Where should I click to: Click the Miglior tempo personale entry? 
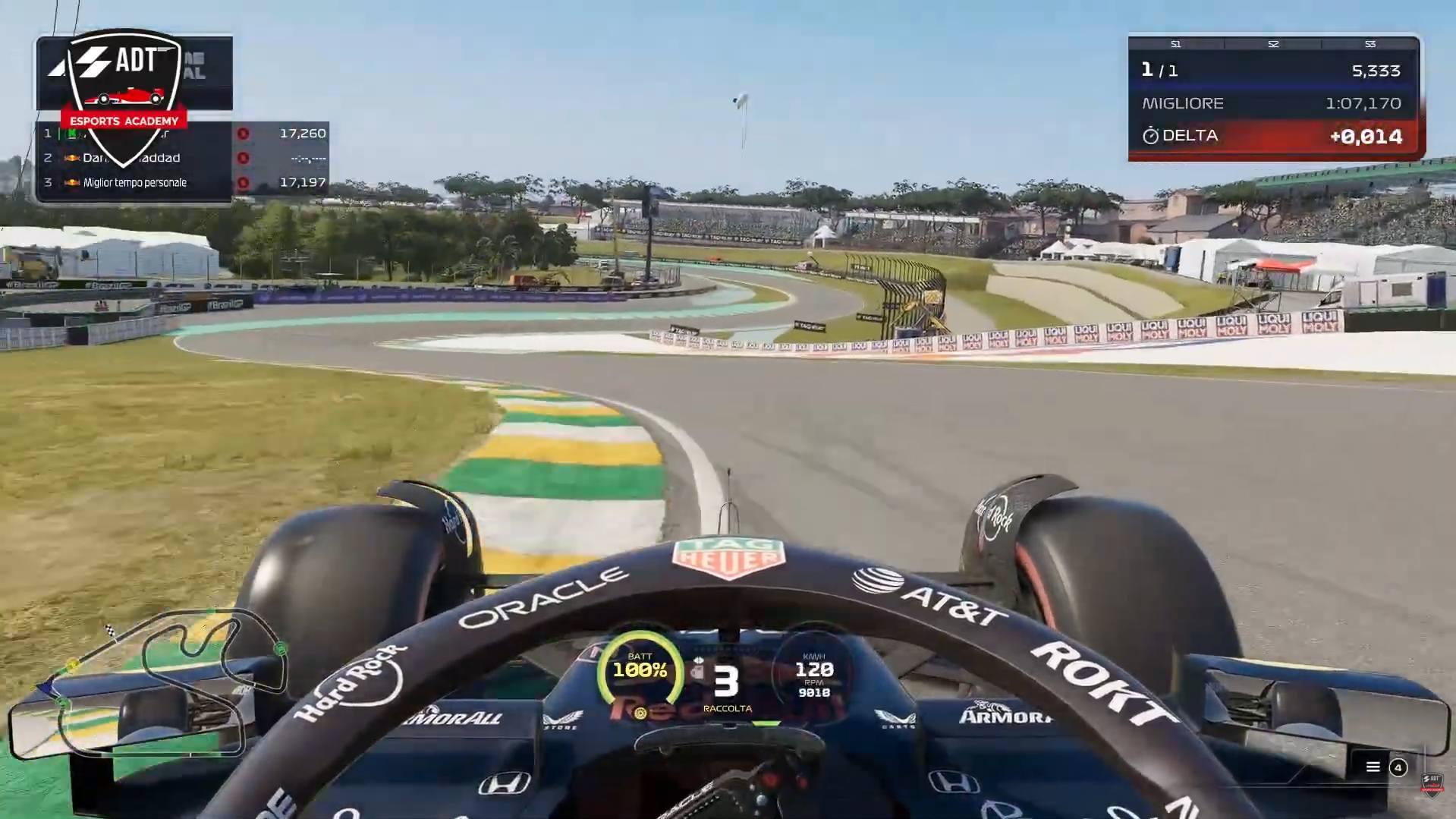point(135,183)
